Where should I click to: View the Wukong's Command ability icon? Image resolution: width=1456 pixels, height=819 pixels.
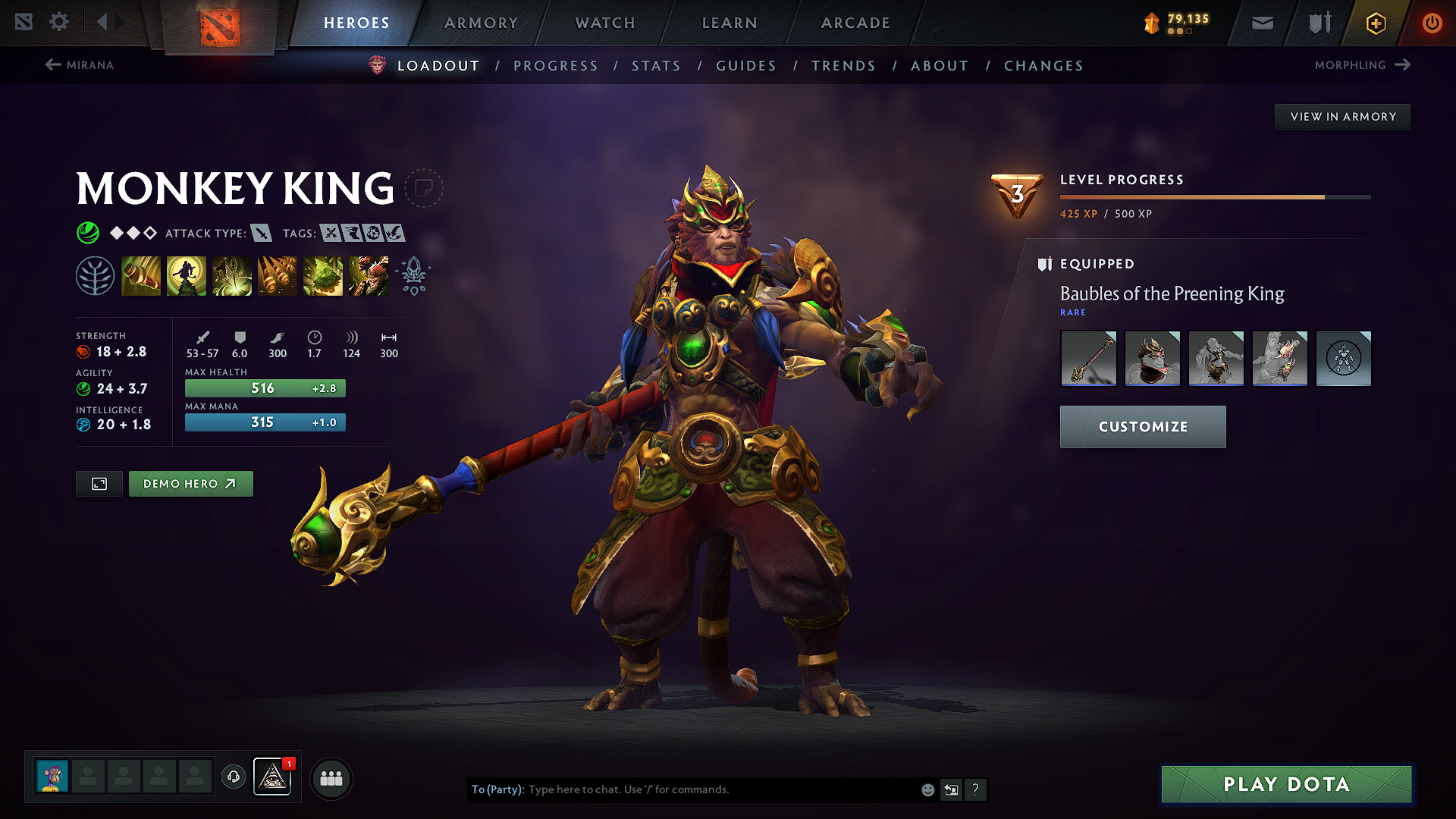click(x=368, y=275)
